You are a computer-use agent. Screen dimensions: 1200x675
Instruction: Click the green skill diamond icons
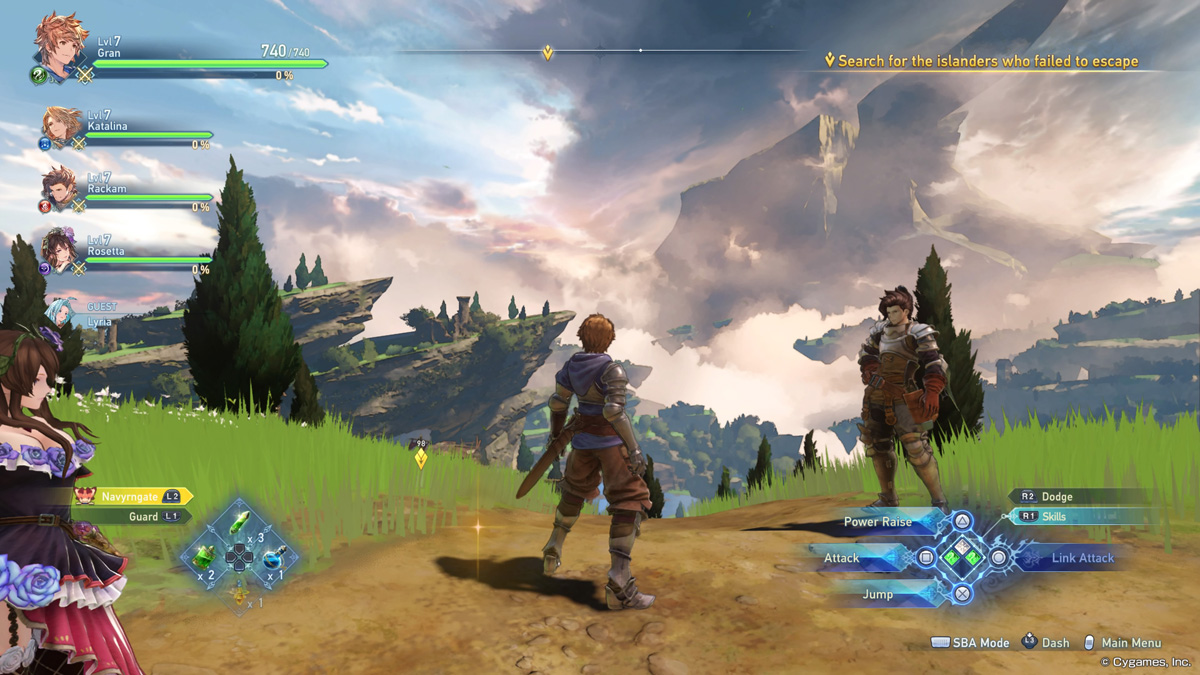(x=962, y=555)
